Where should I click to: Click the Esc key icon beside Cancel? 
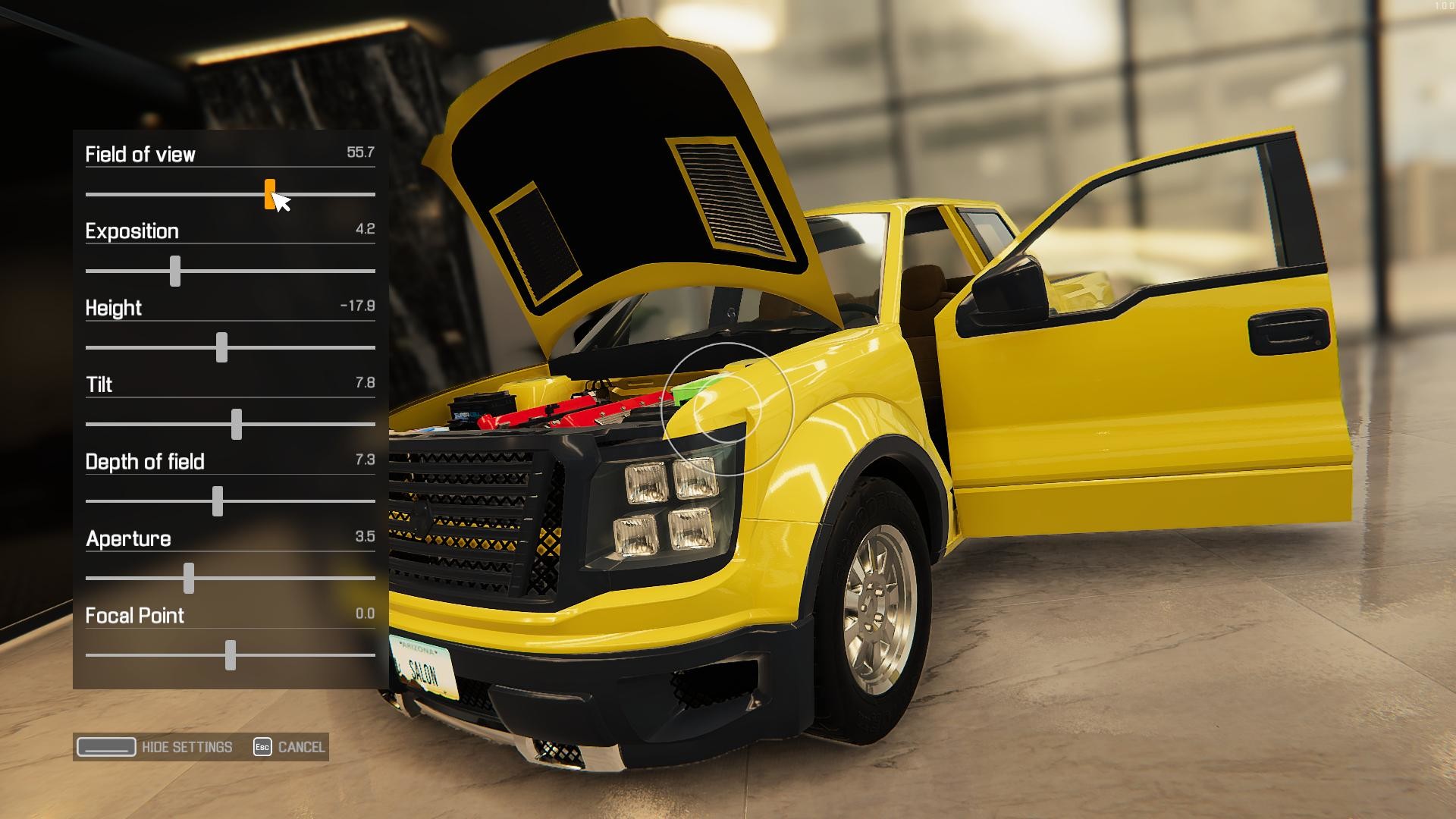(262, 747)
